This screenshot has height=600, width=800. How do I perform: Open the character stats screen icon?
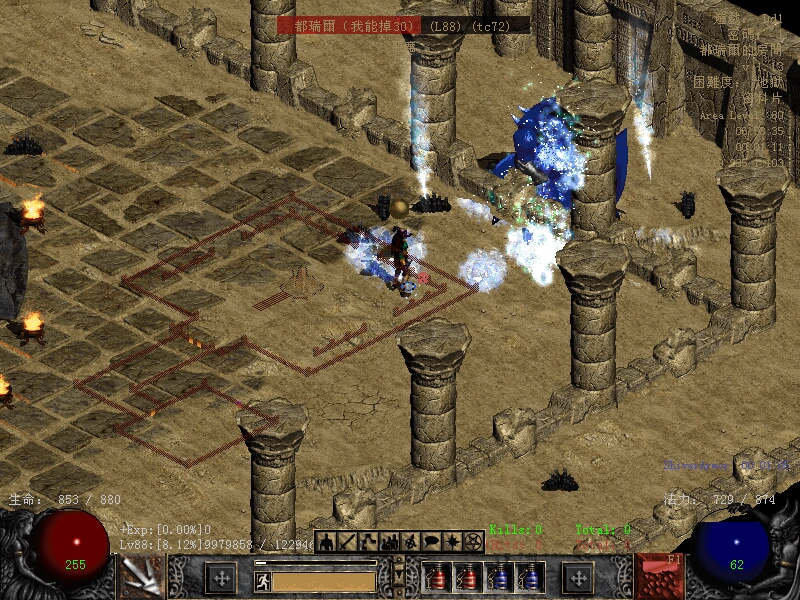[327, 542]
